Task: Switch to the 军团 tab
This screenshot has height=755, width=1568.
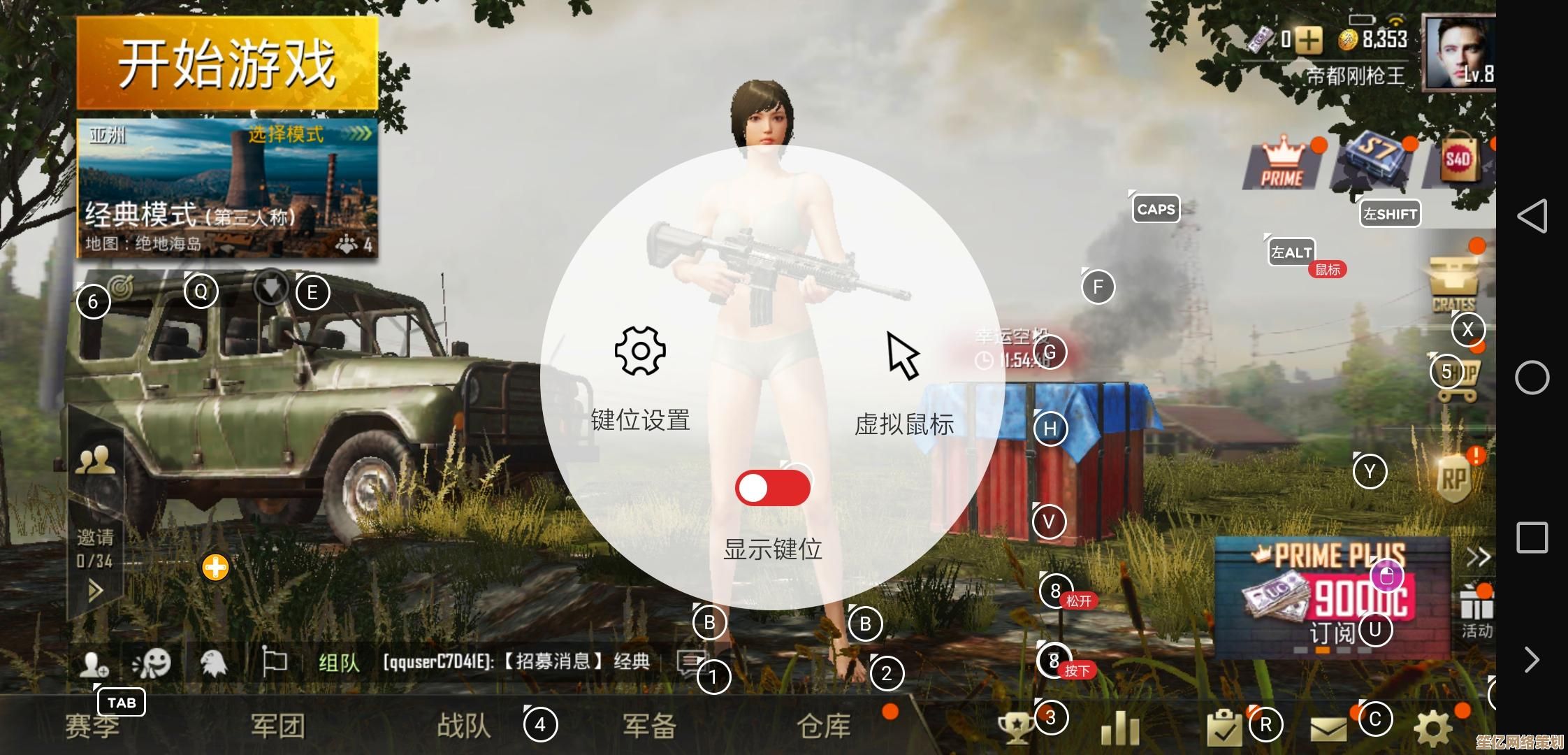Action: point(277,726)
